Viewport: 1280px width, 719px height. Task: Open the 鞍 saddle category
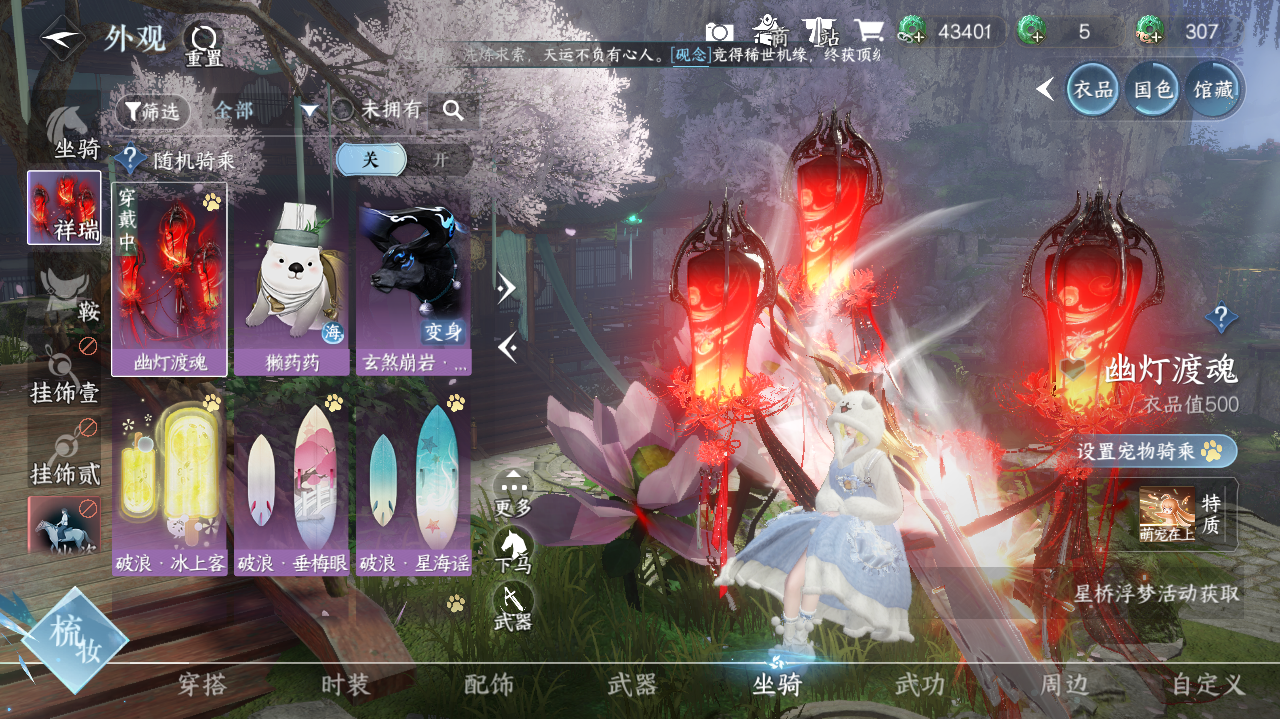[x=65, y=294]
